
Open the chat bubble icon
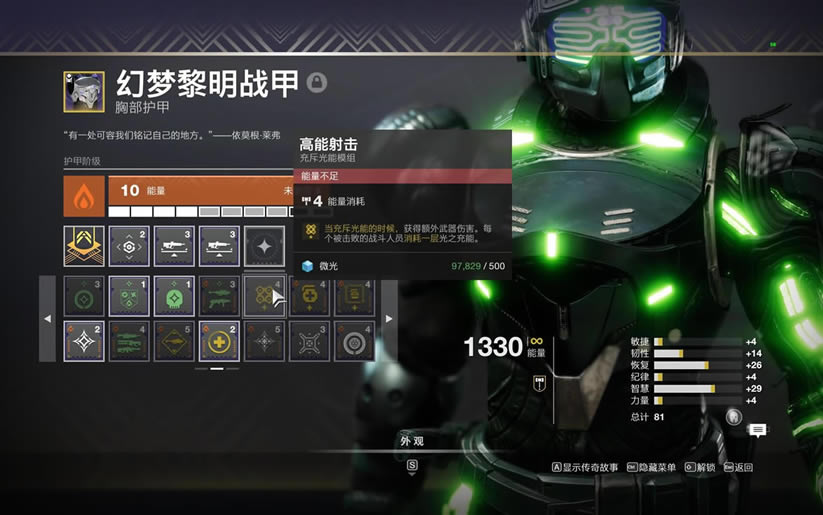click(x=758, y=430)
